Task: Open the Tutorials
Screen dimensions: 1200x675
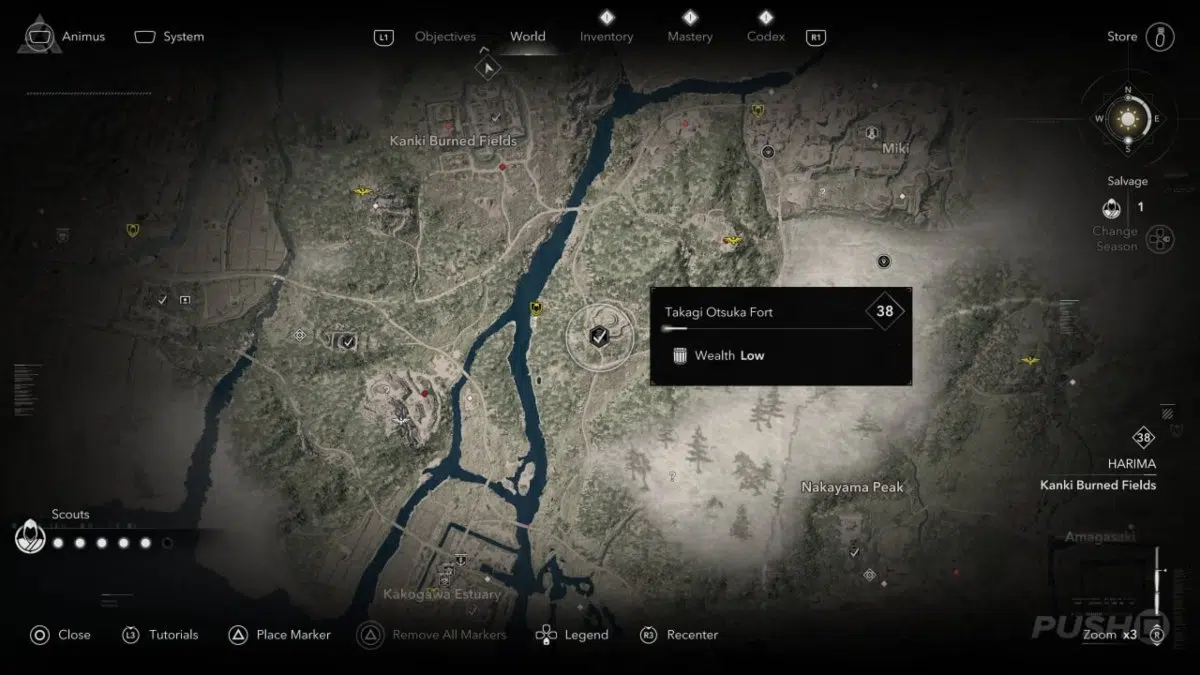Action: [173, 634]
